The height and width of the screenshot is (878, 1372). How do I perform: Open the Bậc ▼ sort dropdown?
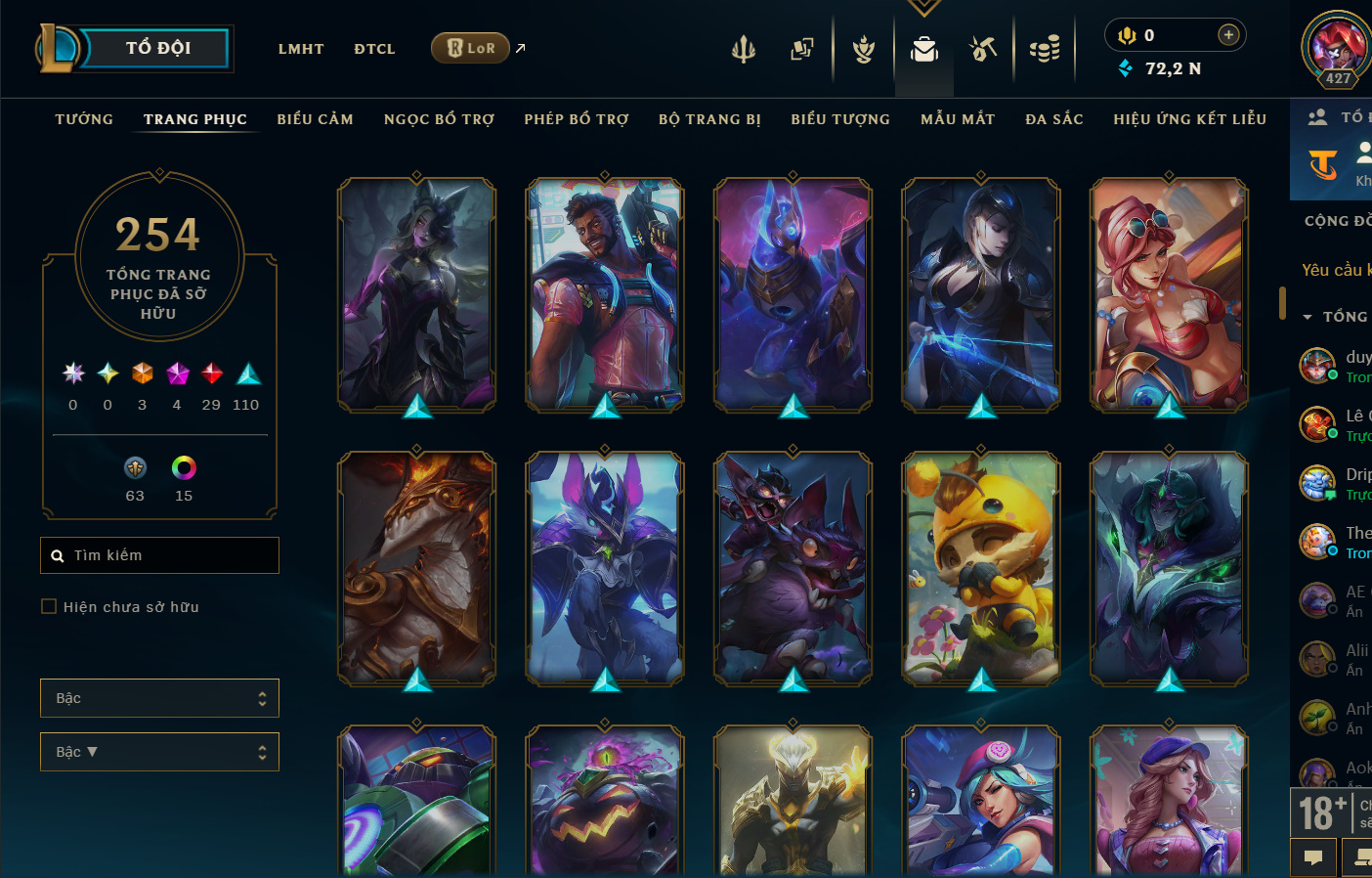click(x=159, y=752)
